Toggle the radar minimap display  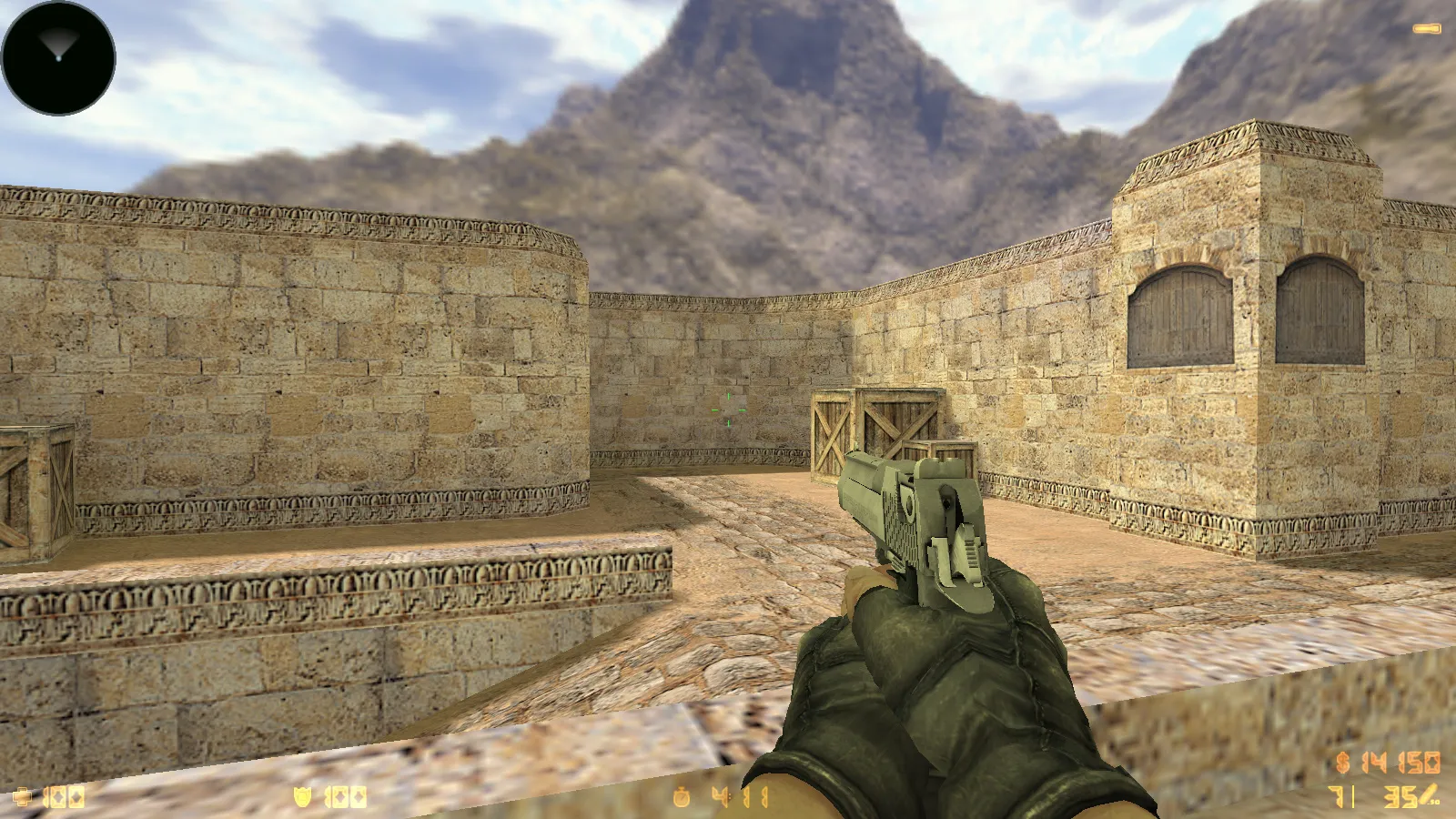(57, 57)
